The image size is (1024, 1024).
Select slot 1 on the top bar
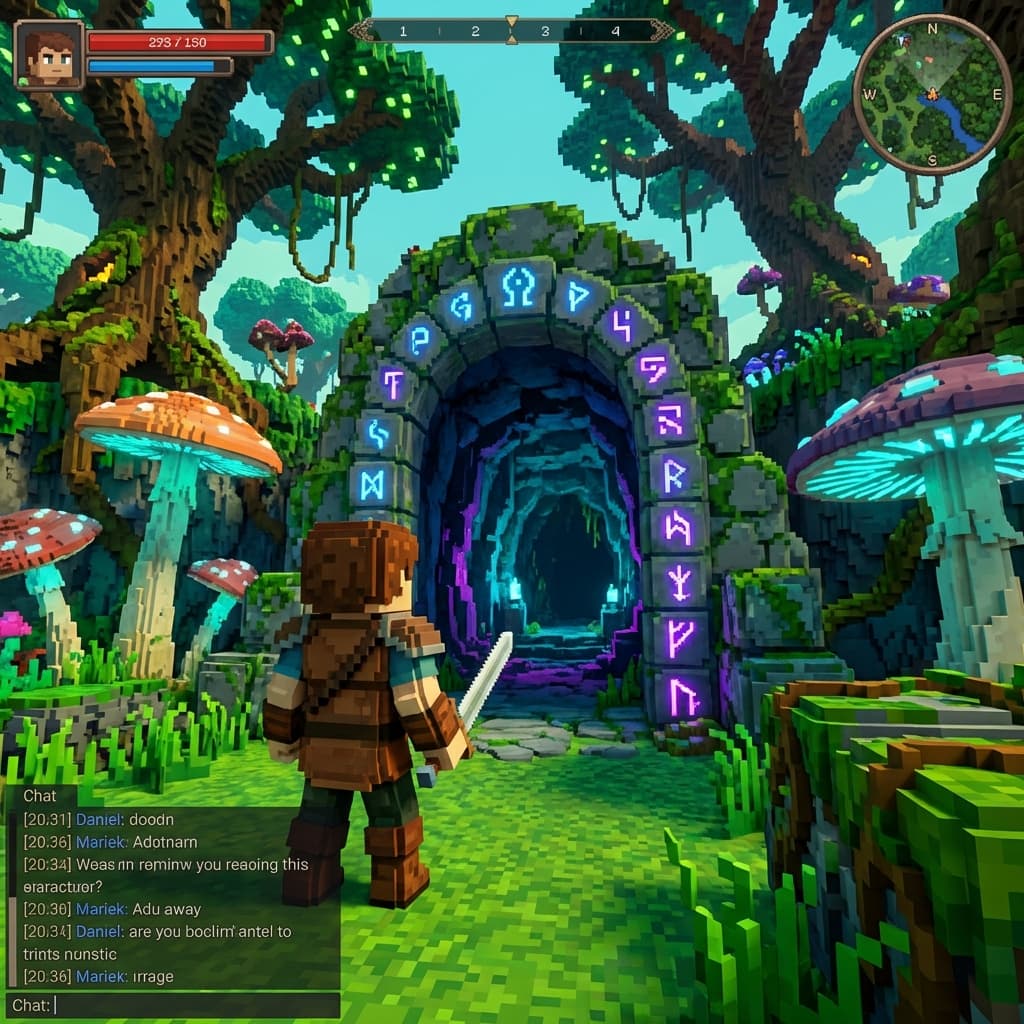click(x=403, y=31)
